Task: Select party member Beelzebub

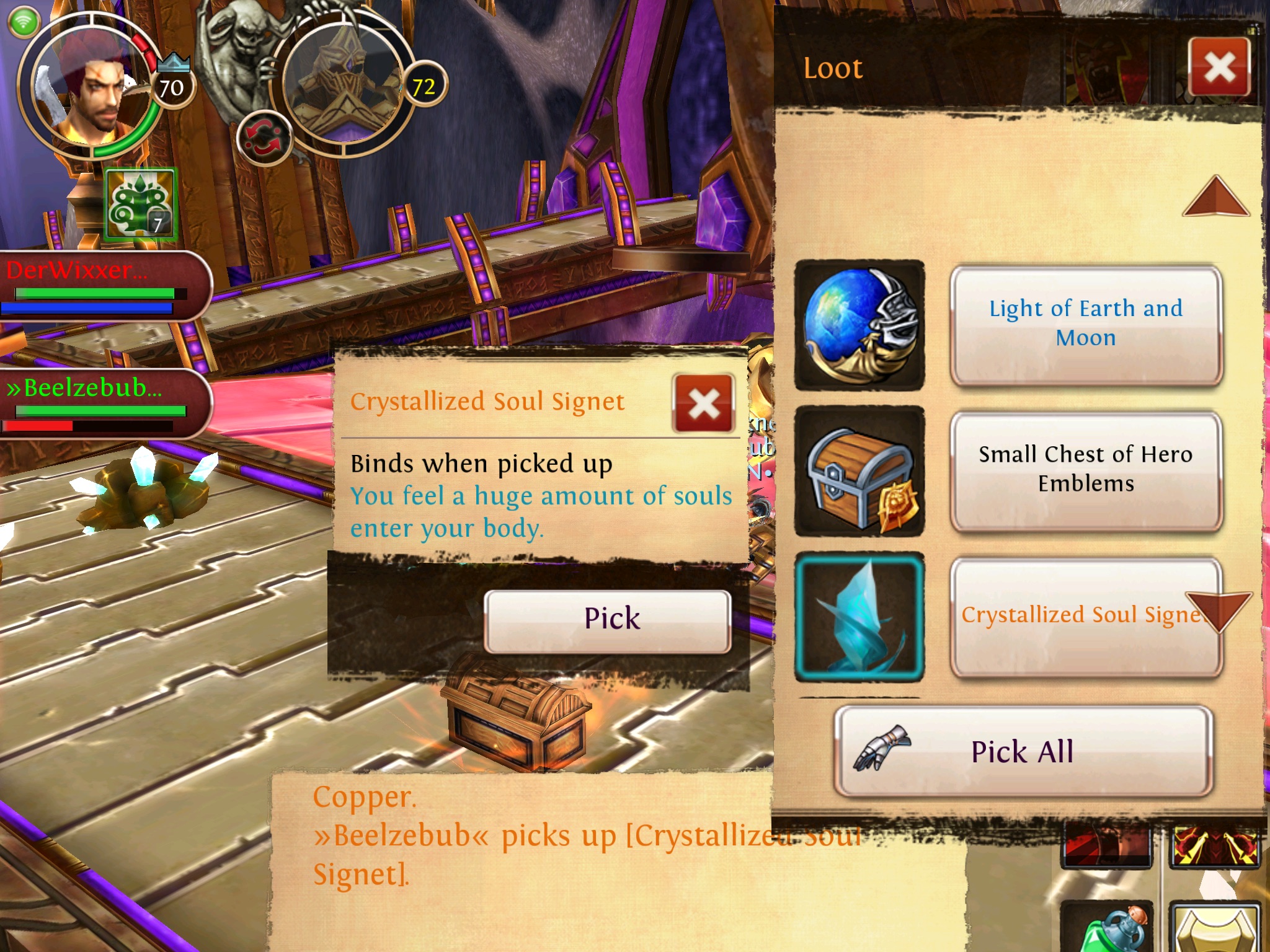Action: coord(102,403)
